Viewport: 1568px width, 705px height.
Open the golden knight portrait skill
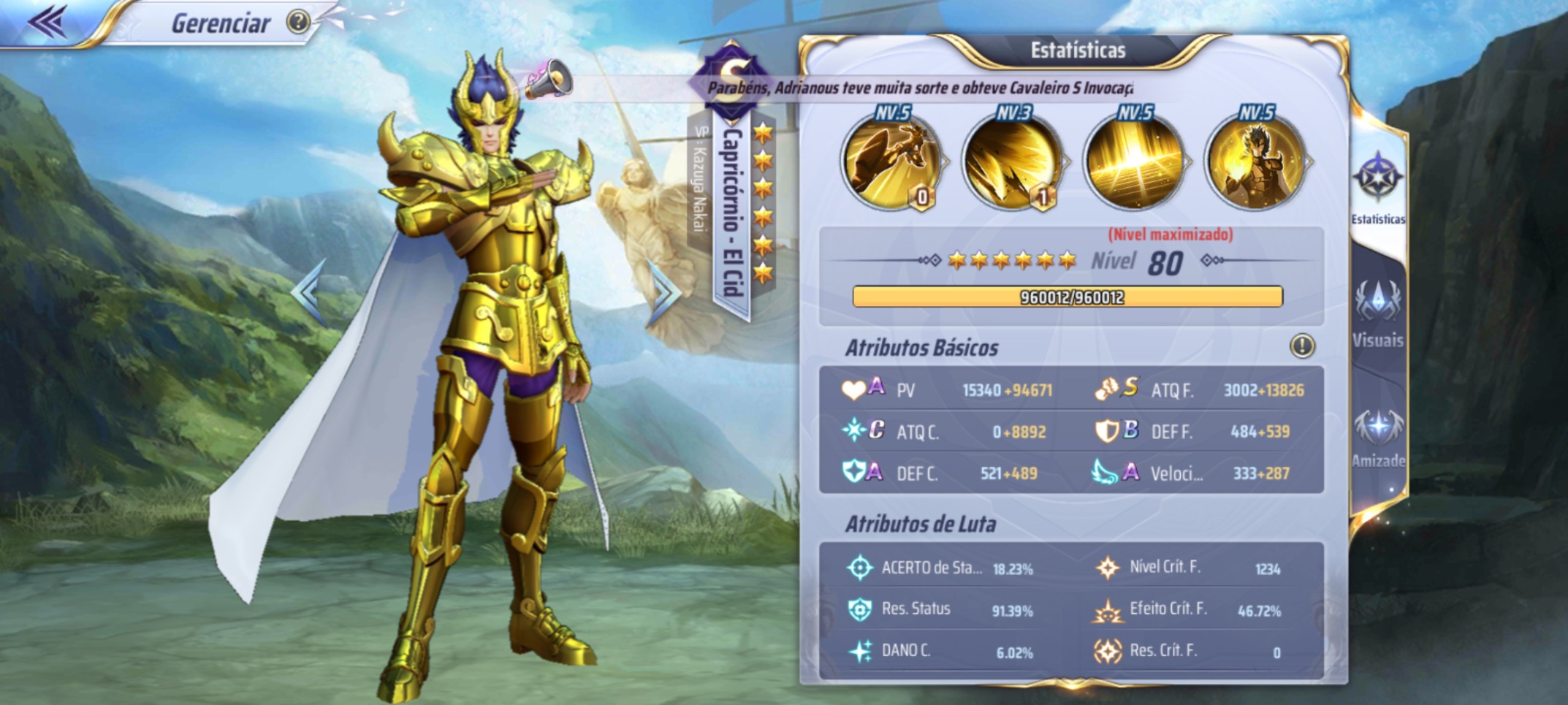(1255, 162)
